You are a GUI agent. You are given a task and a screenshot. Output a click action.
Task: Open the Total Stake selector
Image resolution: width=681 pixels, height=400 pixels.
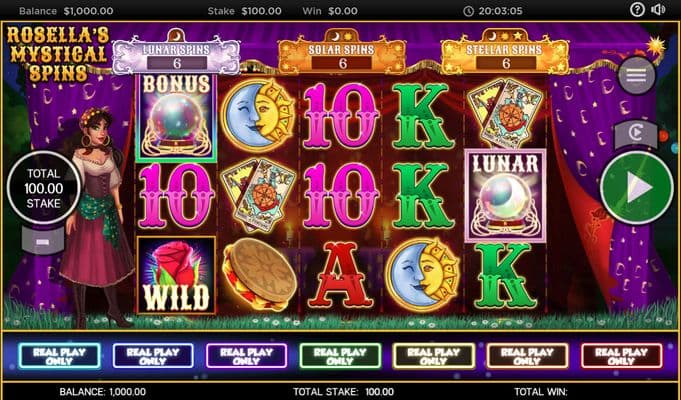pyautogui.click(x=43, y=188)
